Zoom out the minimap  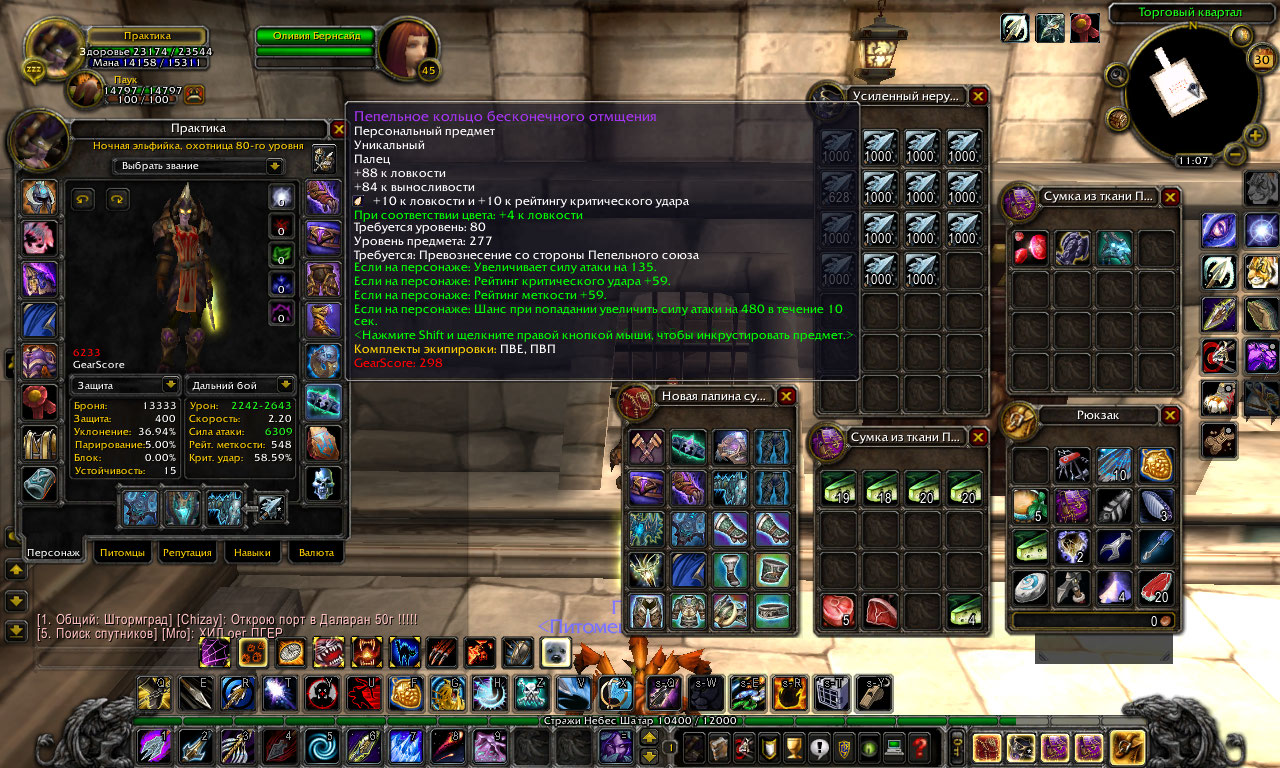1234,156
